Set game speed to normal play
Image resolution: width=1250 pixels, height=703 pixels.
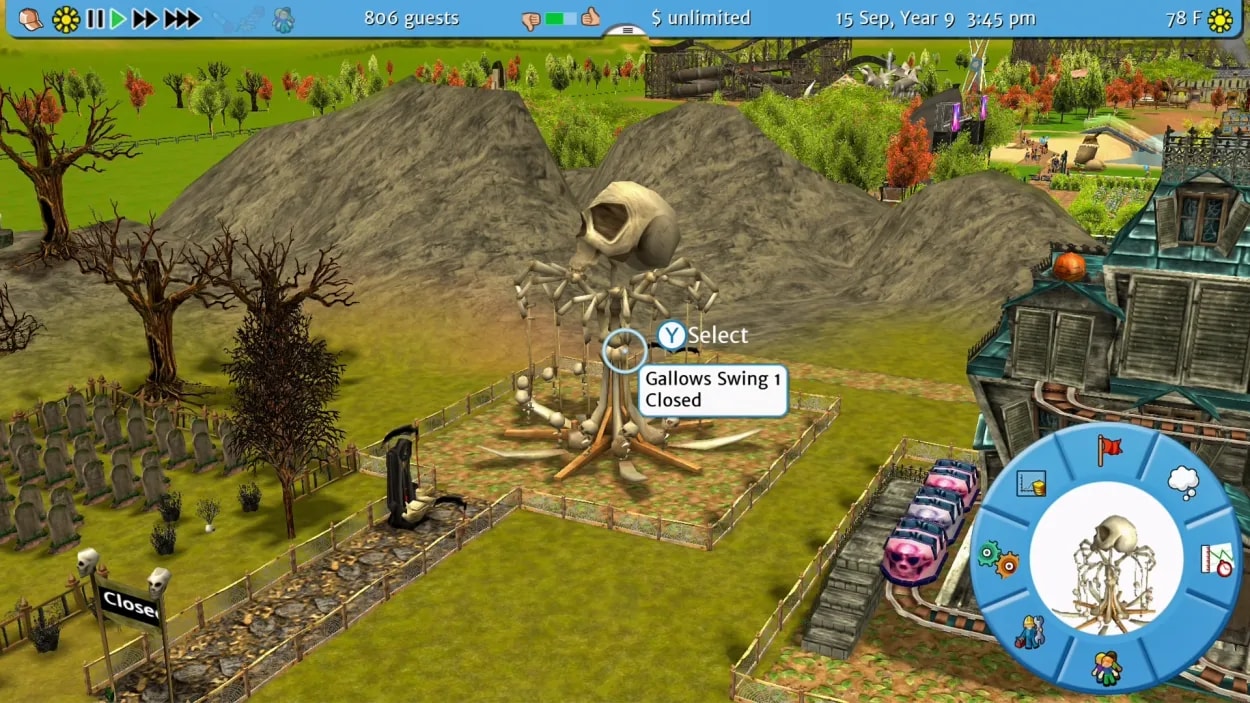pyautogui.click(x=118, y=18)
